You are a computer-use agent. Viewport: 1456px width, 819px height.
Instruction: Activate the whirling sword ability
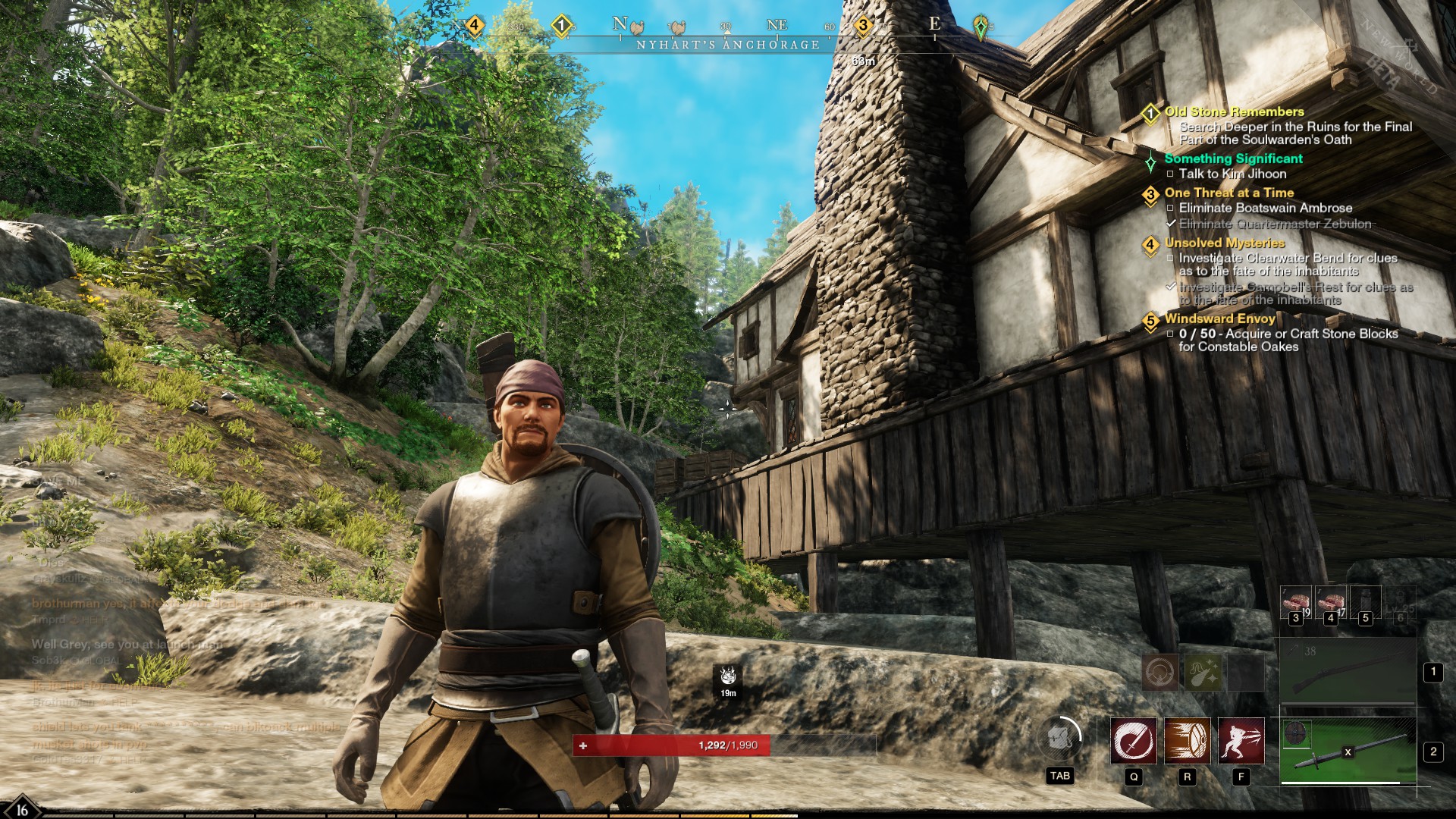(x=1134, y=741)
